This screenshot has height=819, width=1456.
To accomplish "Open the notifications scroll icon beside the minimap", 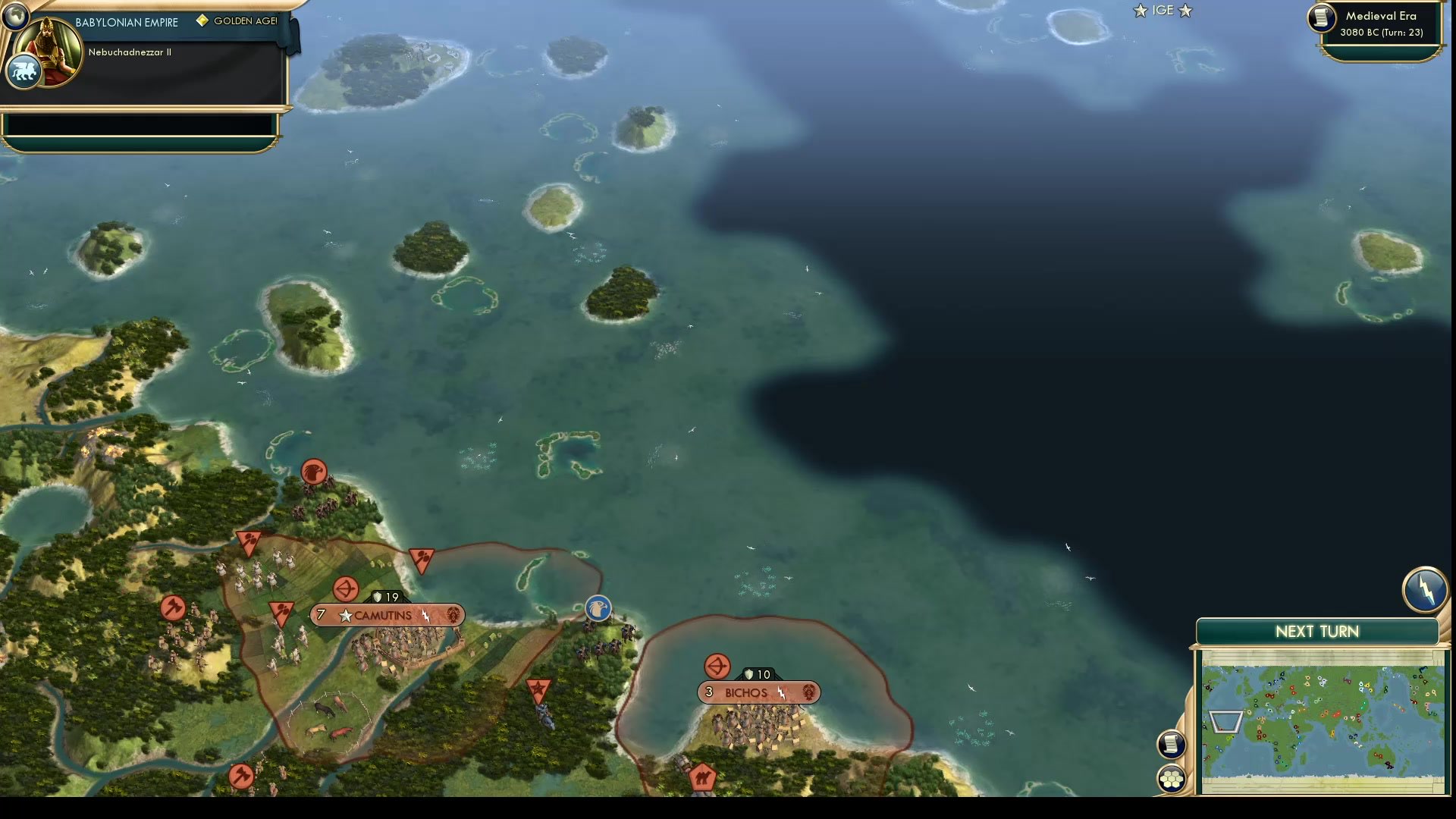I will tap(1172, 745).
